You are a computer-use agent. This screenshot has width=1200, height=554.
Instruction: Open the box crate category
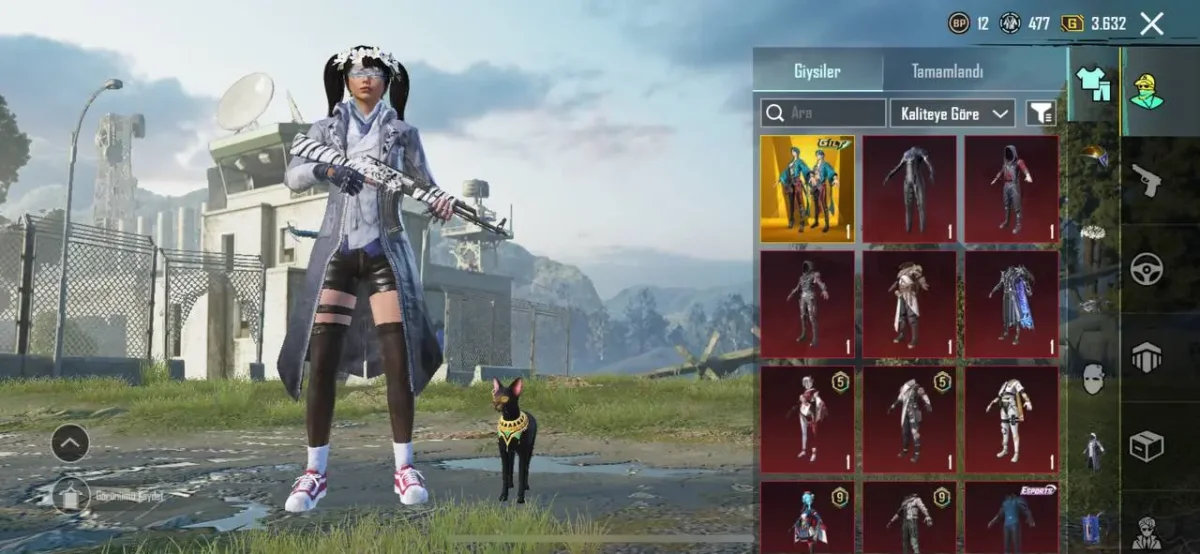click(1146, 445)
